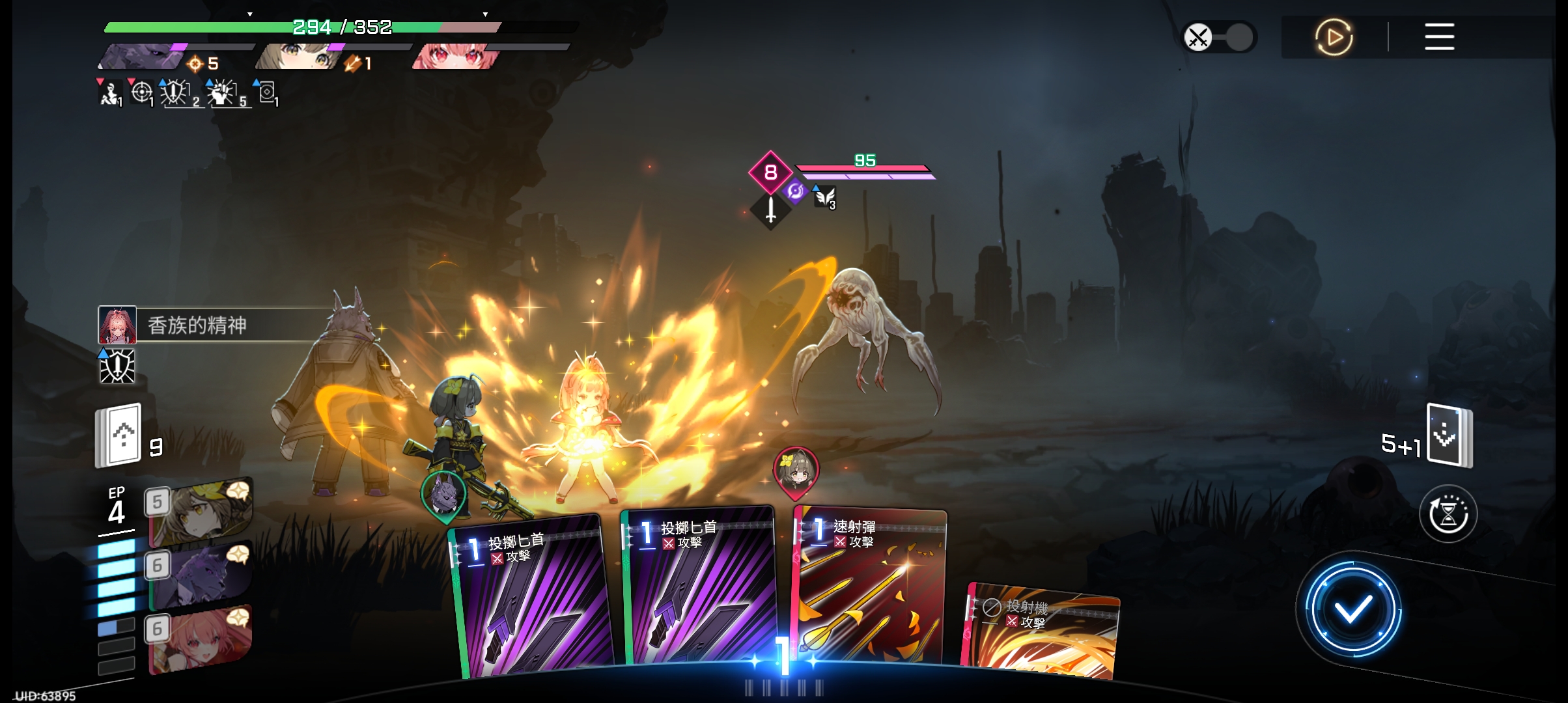Click the battle speed play button
The width and height of the screenshot is (1568, 703).
[1334, 37]
